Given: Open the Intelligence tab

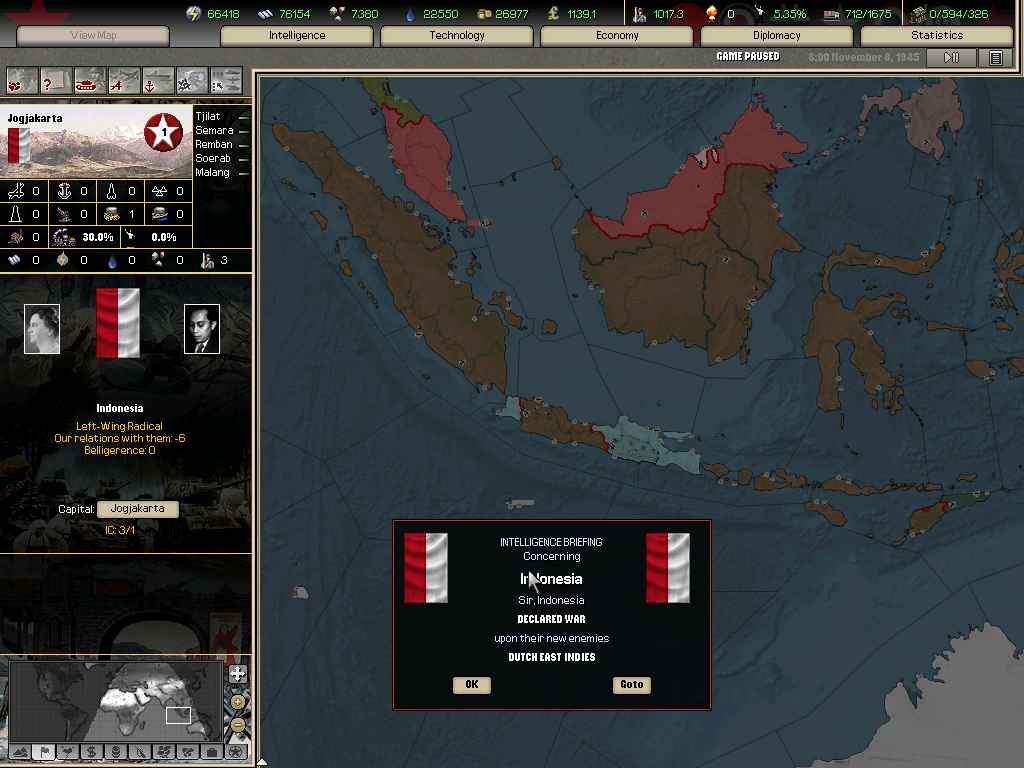Looking at the screenshot, I should pyautogui.click(x=297, y=36).
